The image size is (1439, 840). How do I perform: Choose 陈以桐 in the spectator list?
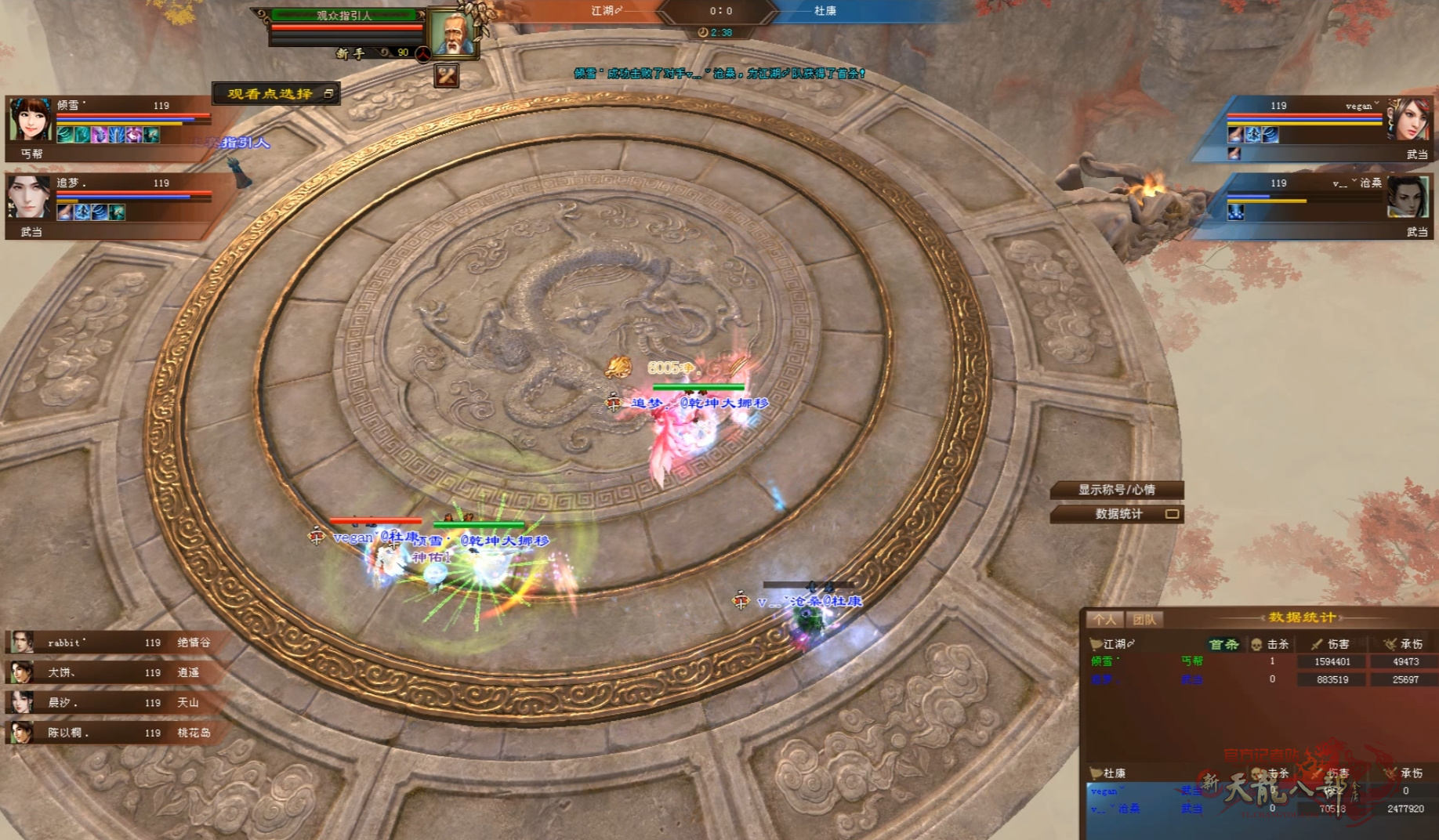click(x=110, y=733)
